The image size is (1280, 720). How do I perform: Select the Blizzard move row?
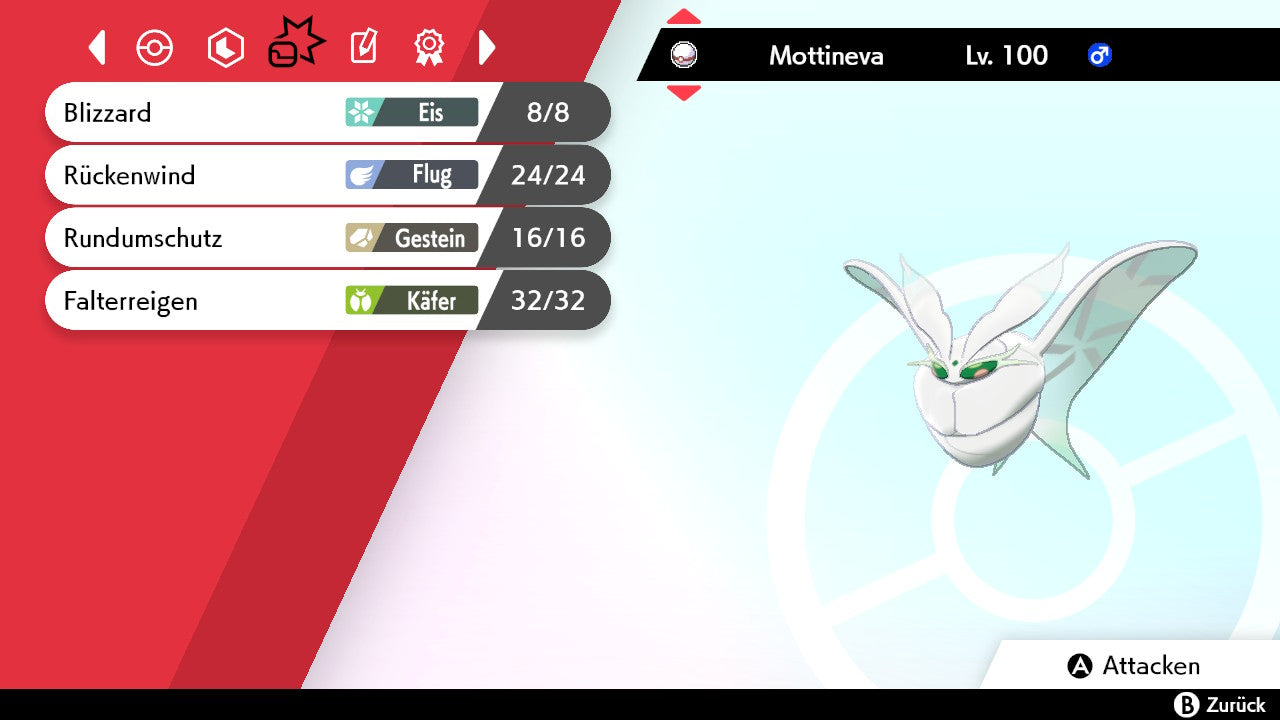pos(326,112)
